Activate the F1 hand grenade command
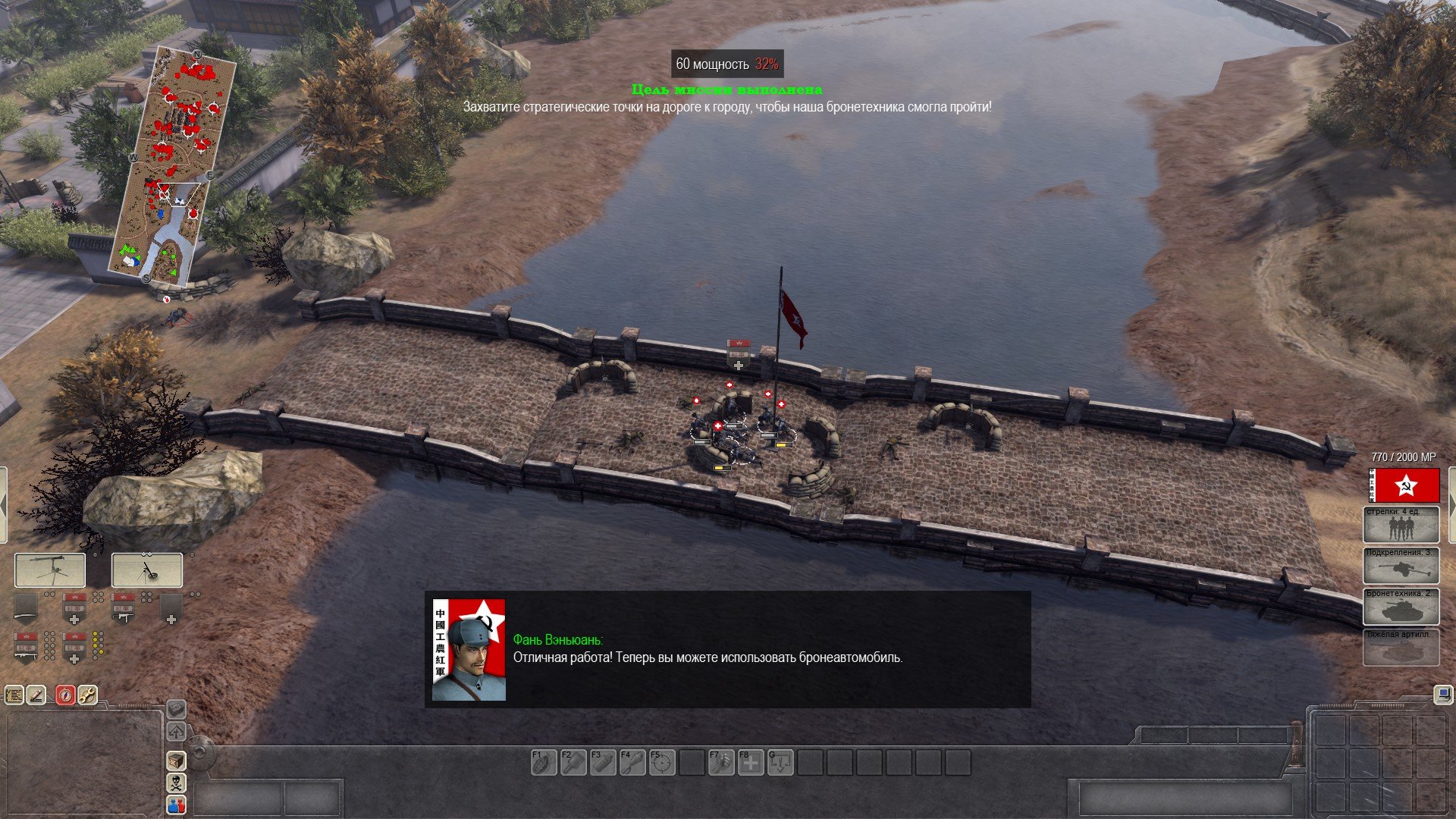Screen dimensions: 1456x819 (x=544, y=762)
